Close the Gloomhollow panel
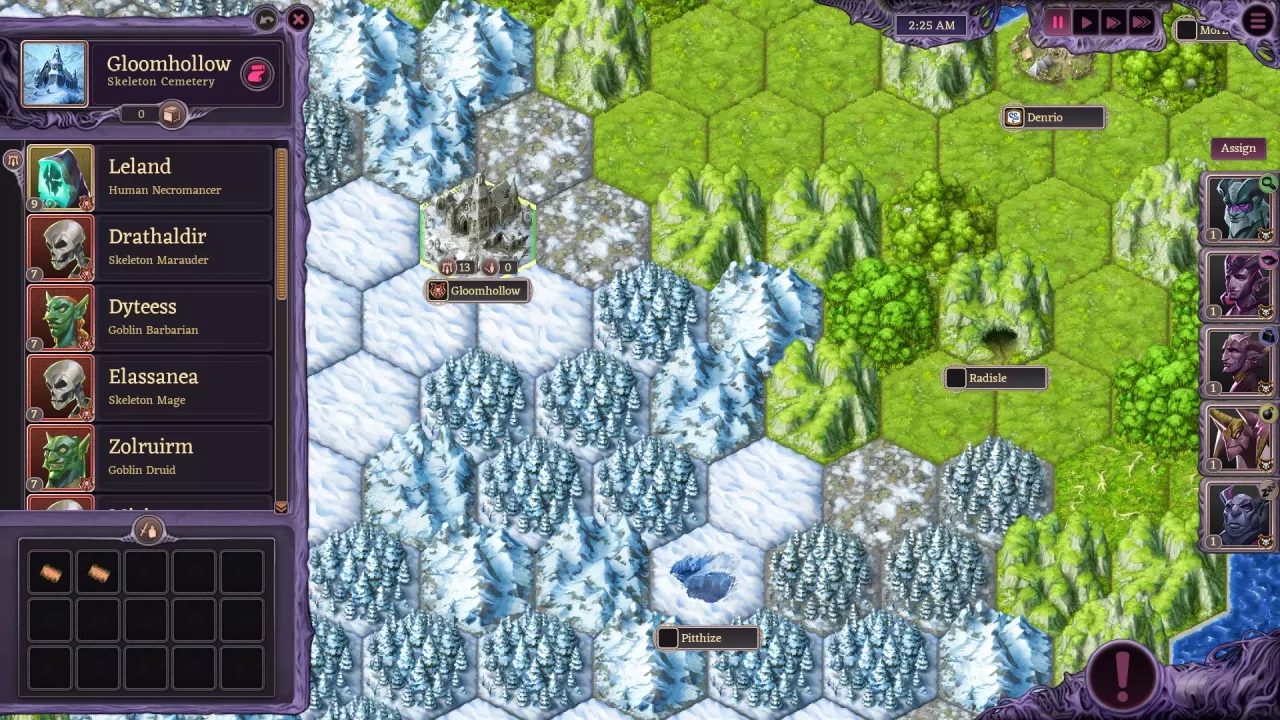The image size is (1280, 720). click(x=298, y=19)
